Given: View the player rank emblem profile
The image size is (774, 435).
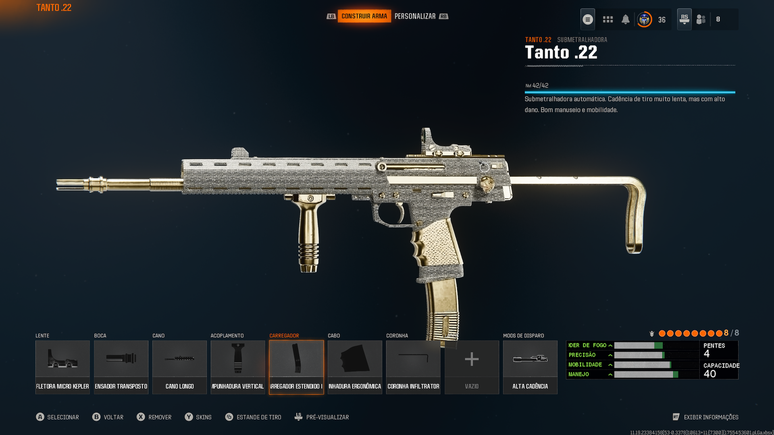Looking at the screenshot, I should (645, 19).
